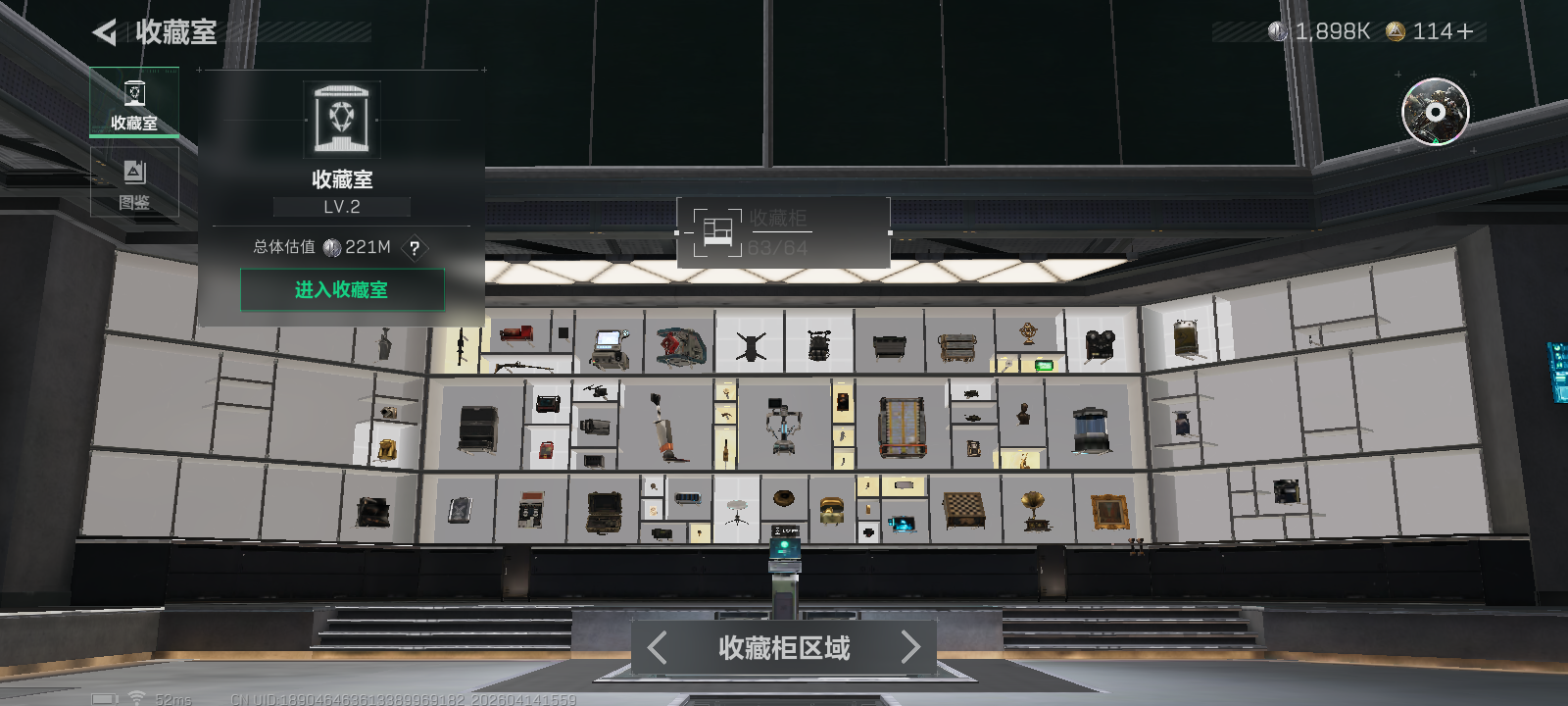Click the LV.2 level label

[341, 206]
